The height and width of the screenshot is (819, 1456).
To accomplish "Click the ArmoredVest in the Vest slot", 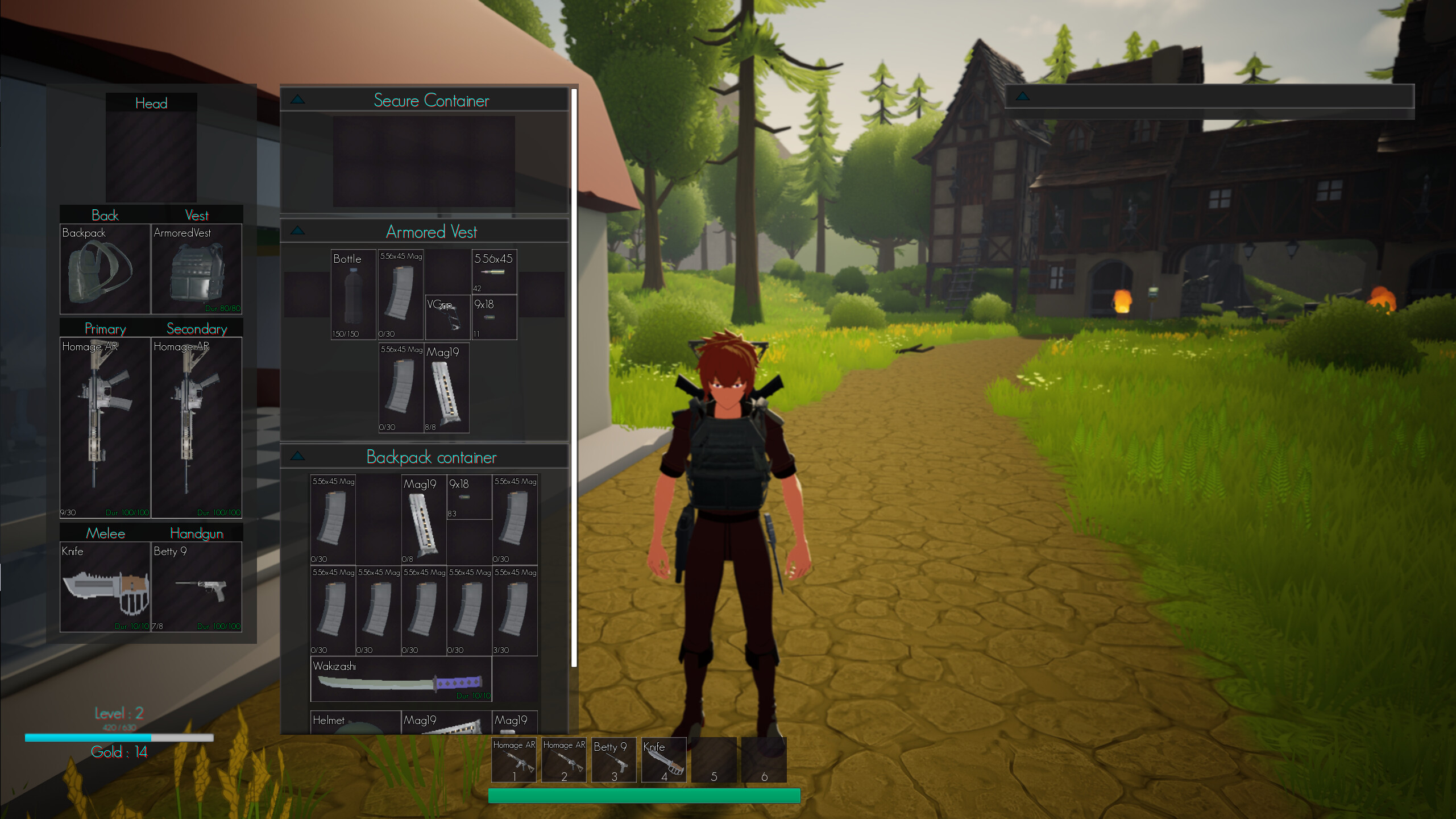I will point(197,267).
